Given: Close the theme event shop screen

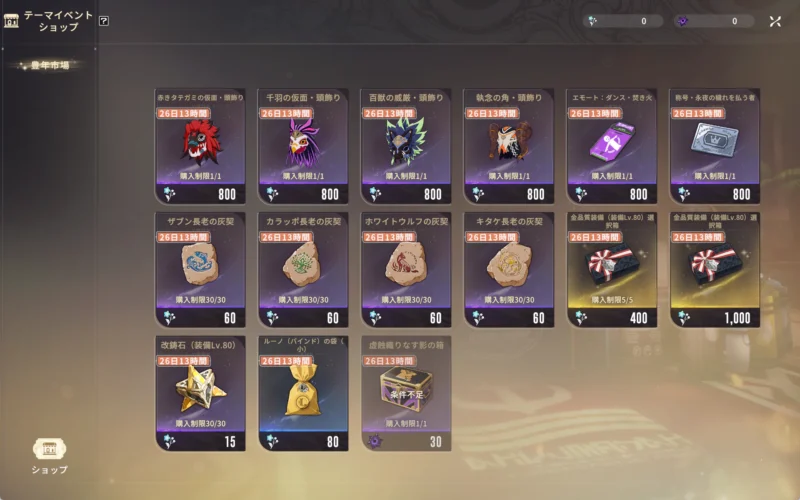Looking at the screenshot, I should coord(775,21).
